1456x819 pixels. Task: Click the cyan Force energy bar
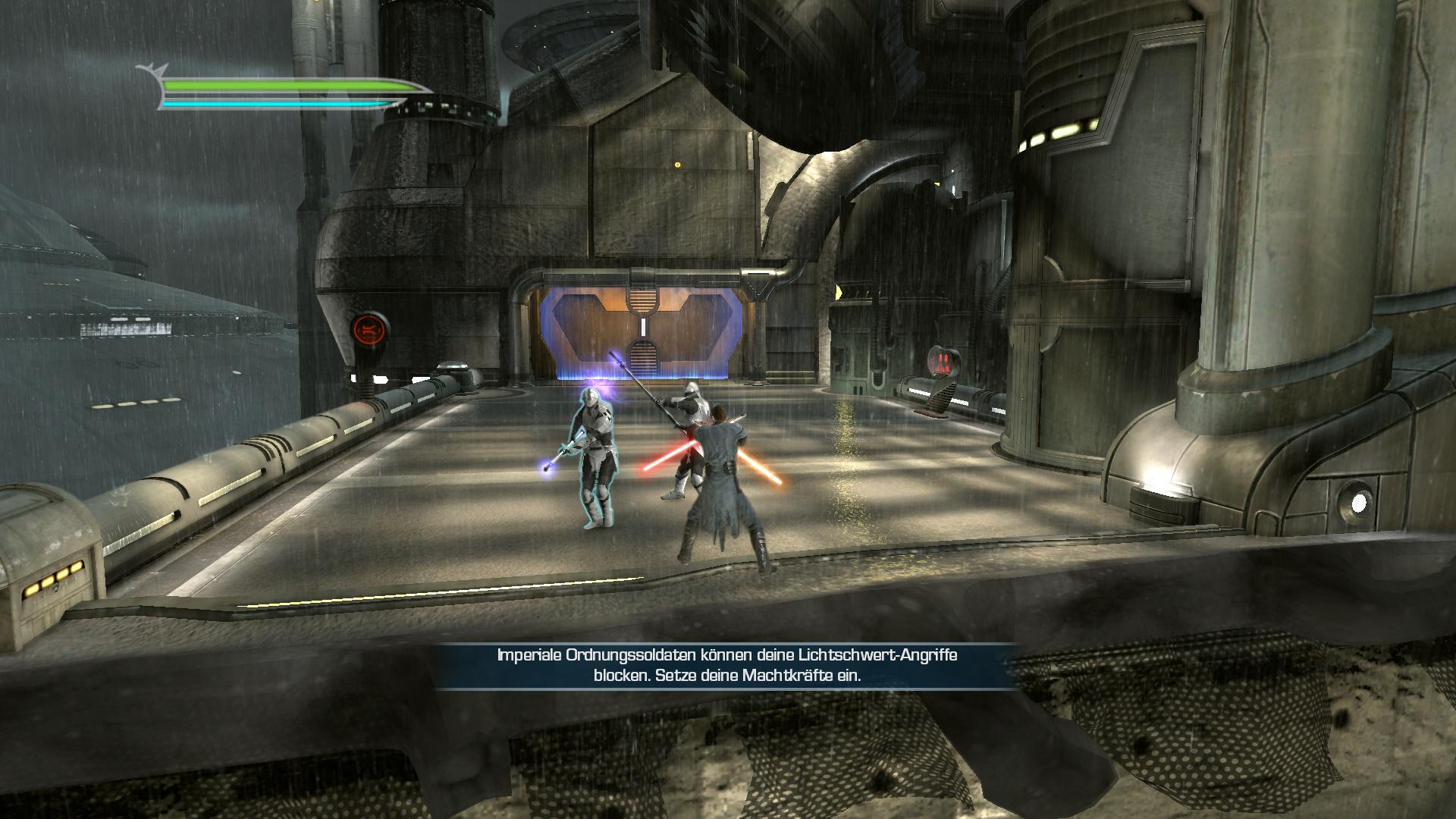pos(273,104)
